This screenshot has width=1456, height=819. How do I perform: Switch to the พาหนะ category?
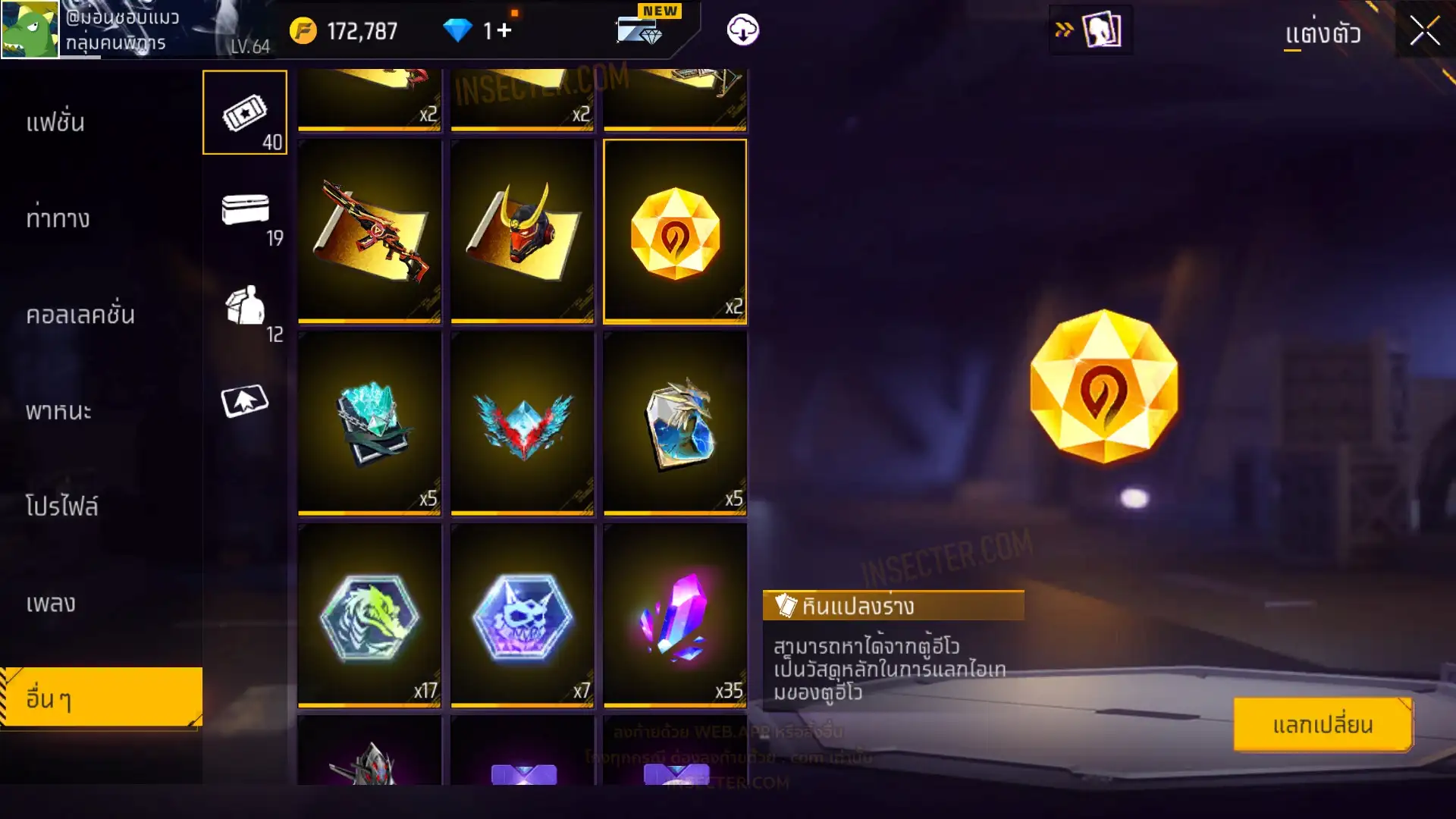[58, 411]
